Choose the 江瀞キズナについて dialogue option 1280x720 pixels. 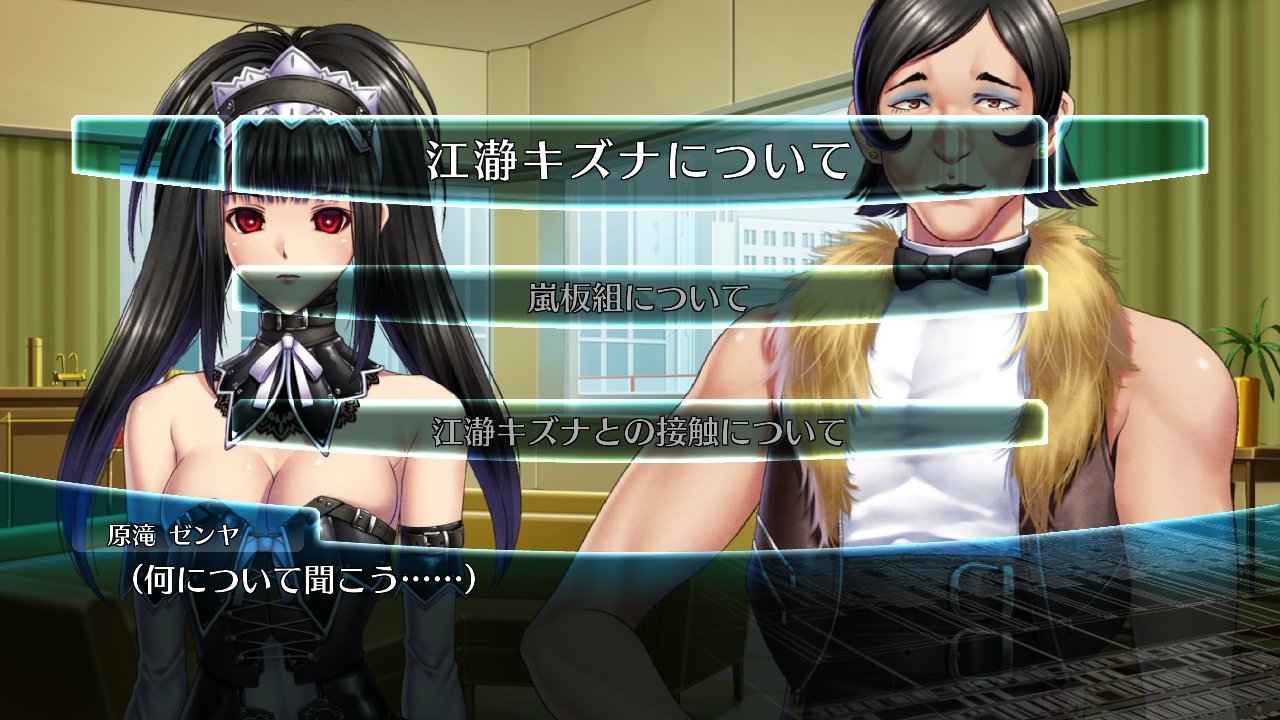[x=639, y=160]
